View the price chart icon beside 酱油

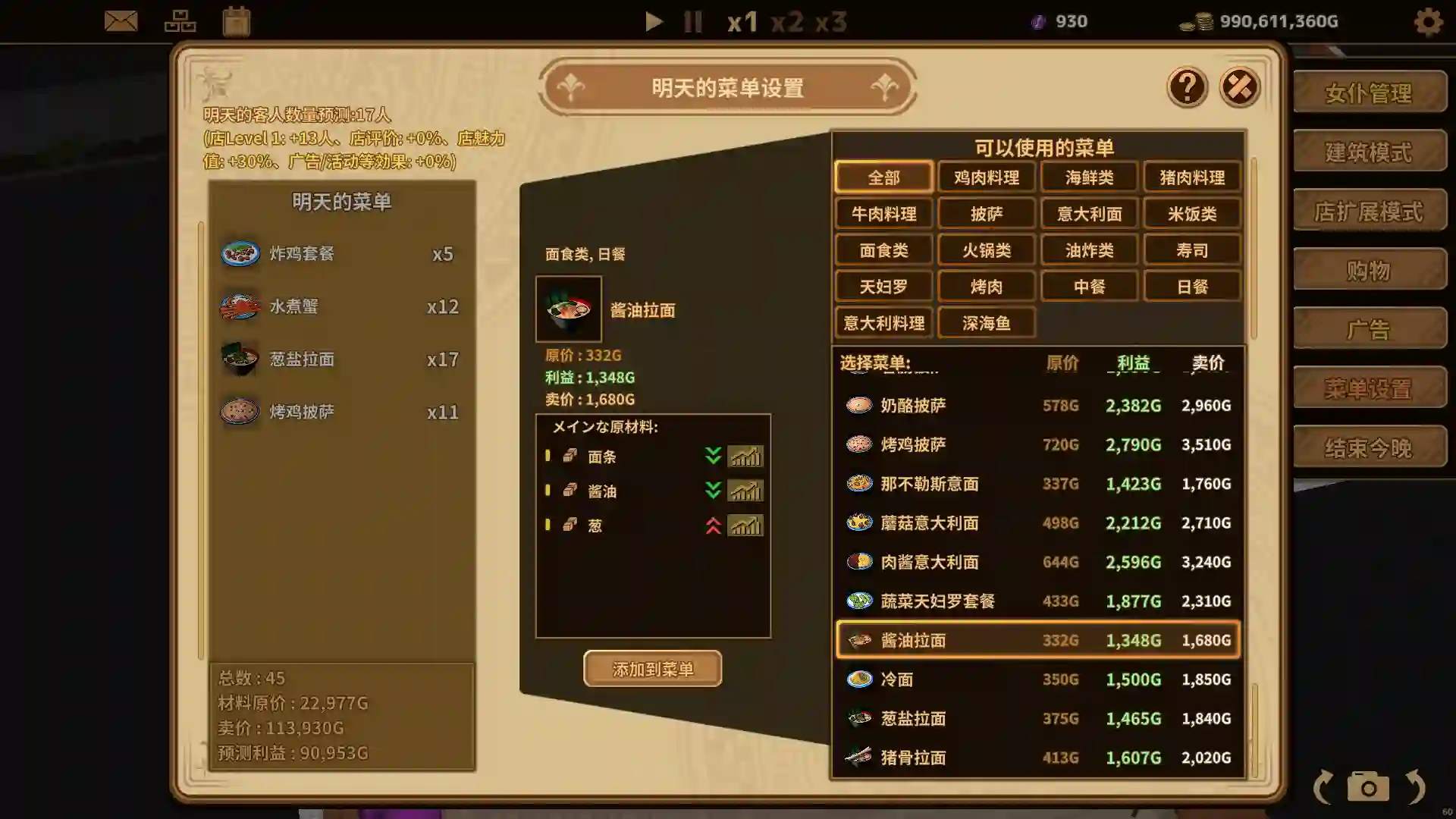click(x=745, y=491)
